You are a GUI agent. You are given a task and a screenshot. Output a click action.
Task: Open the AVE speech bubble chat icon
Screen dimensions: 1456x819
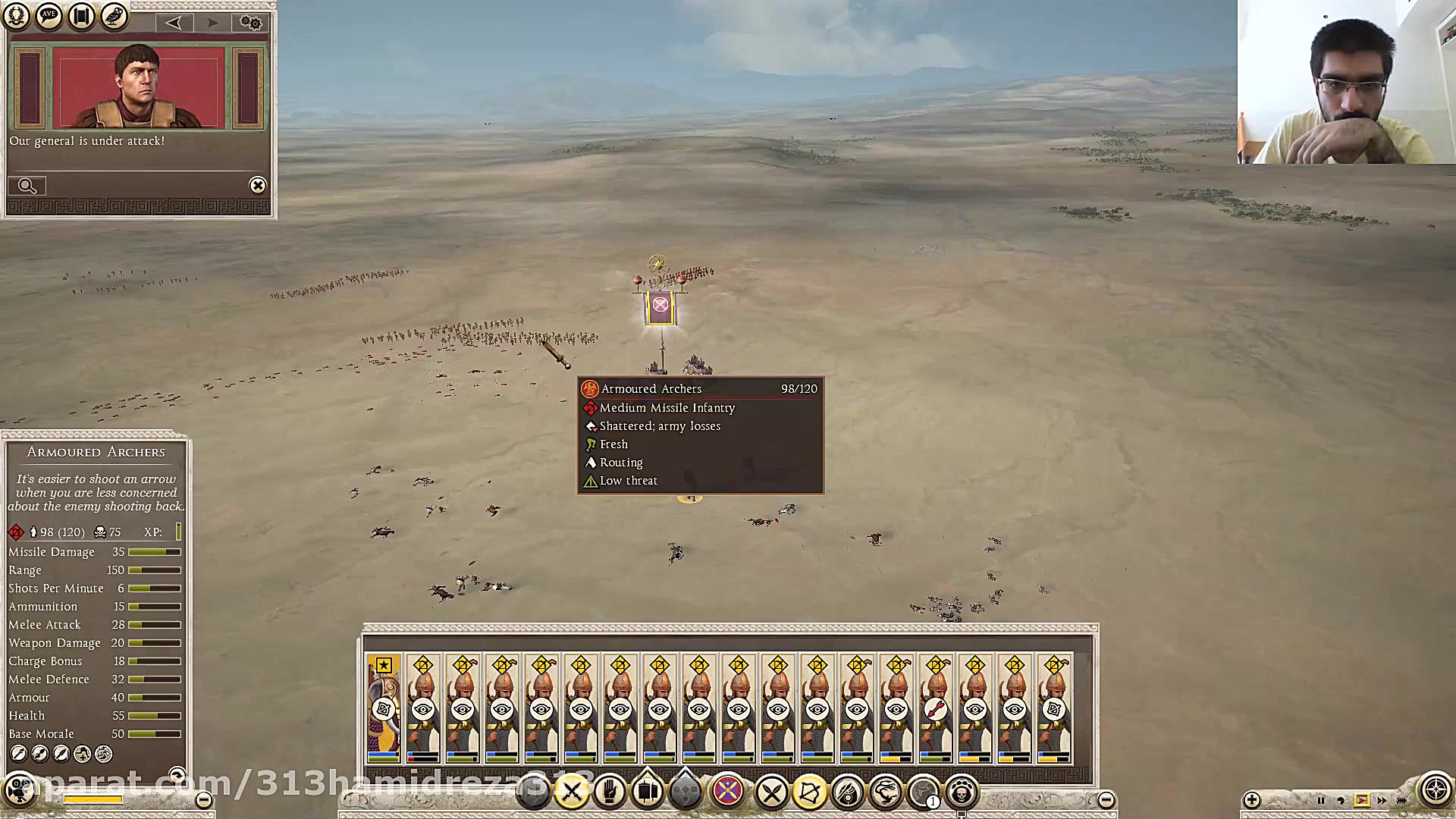49,16
